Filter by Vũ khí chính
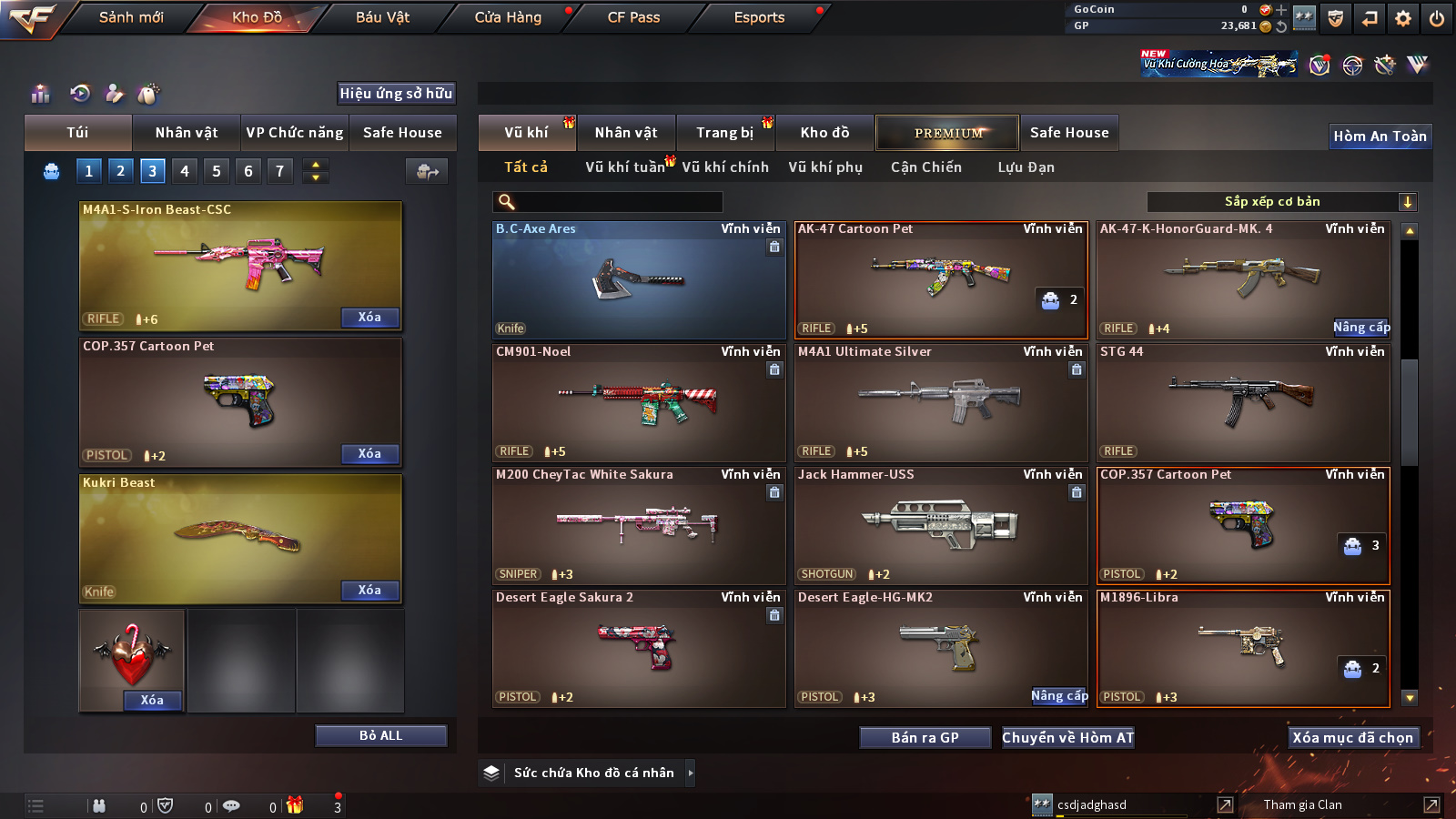1456x819 pixels. [725, 167]
